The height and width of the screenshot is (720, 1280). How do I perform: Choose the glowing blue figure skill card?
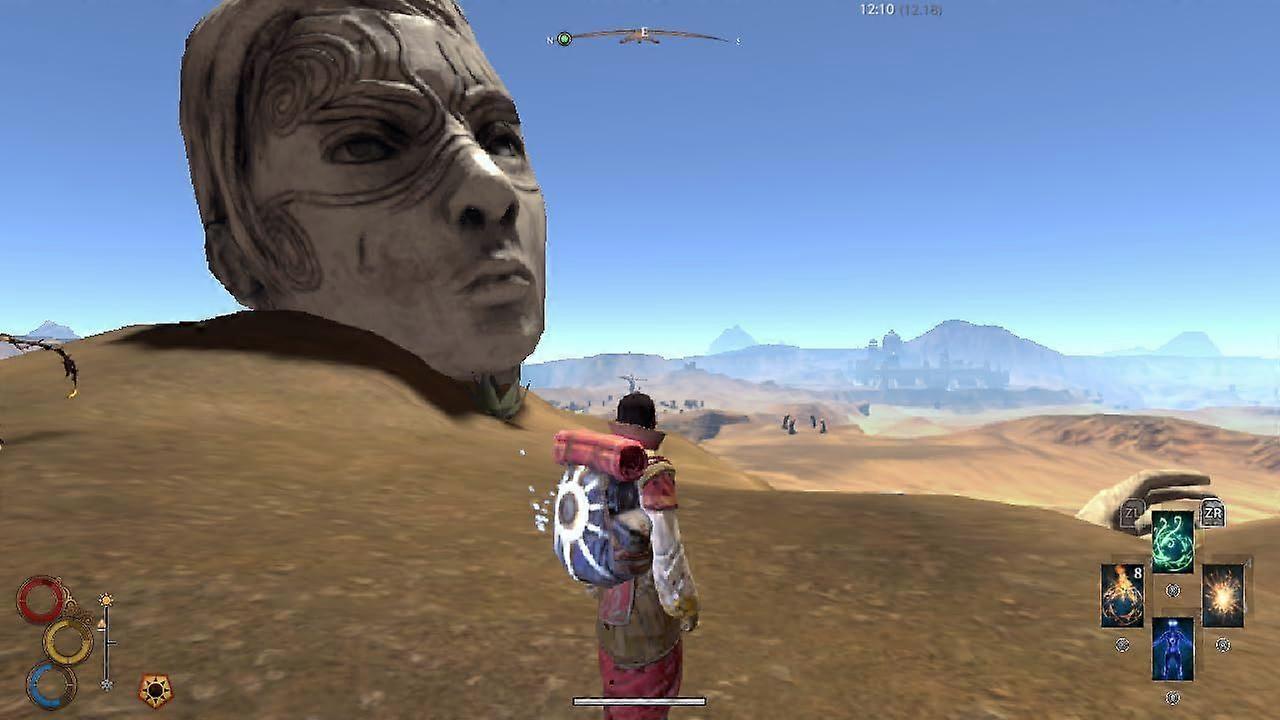point(1172,648)
